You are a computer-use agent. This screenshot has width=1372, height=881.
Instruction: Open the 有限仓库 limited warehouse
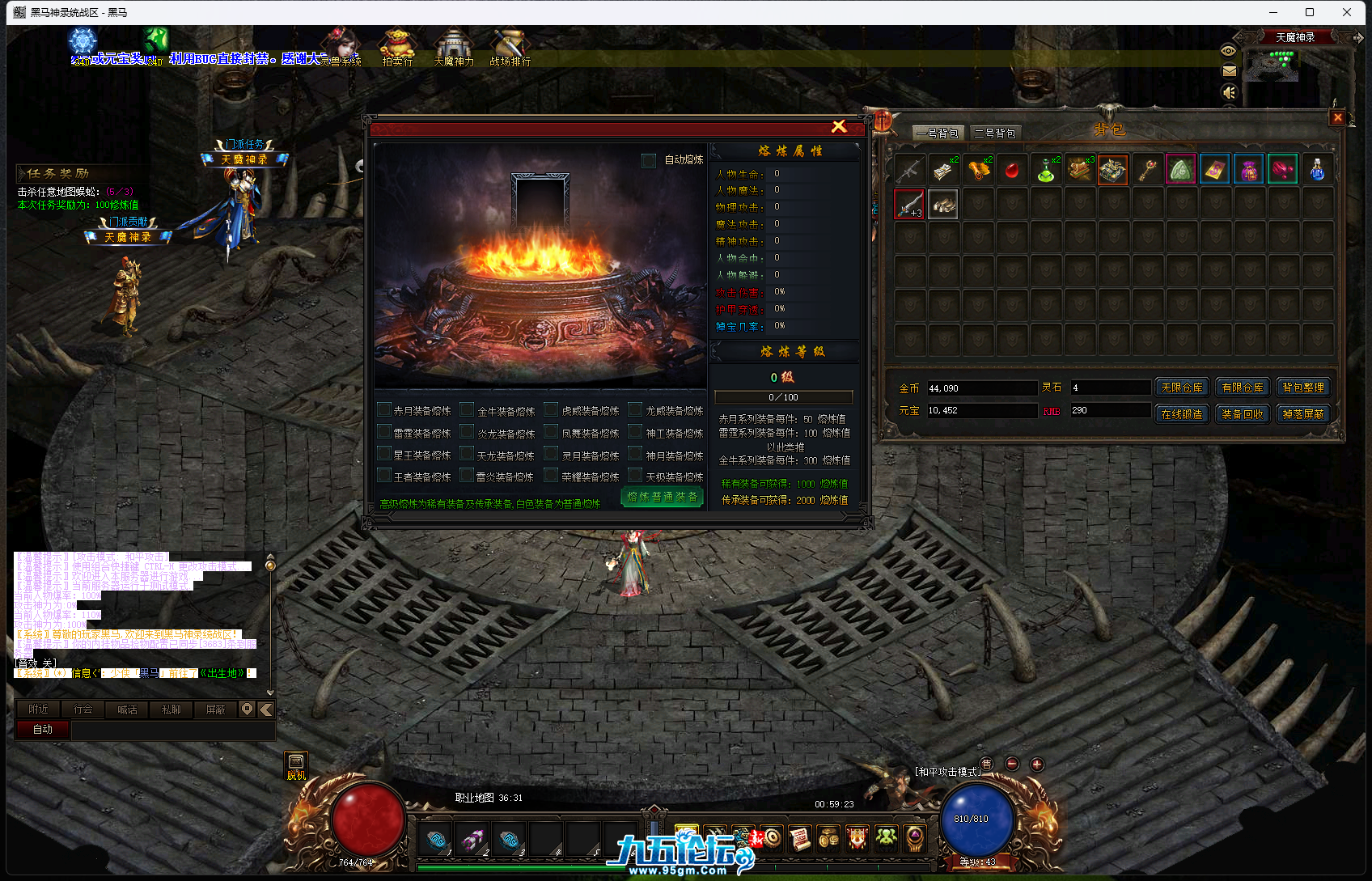click(x=1242, y=388)
